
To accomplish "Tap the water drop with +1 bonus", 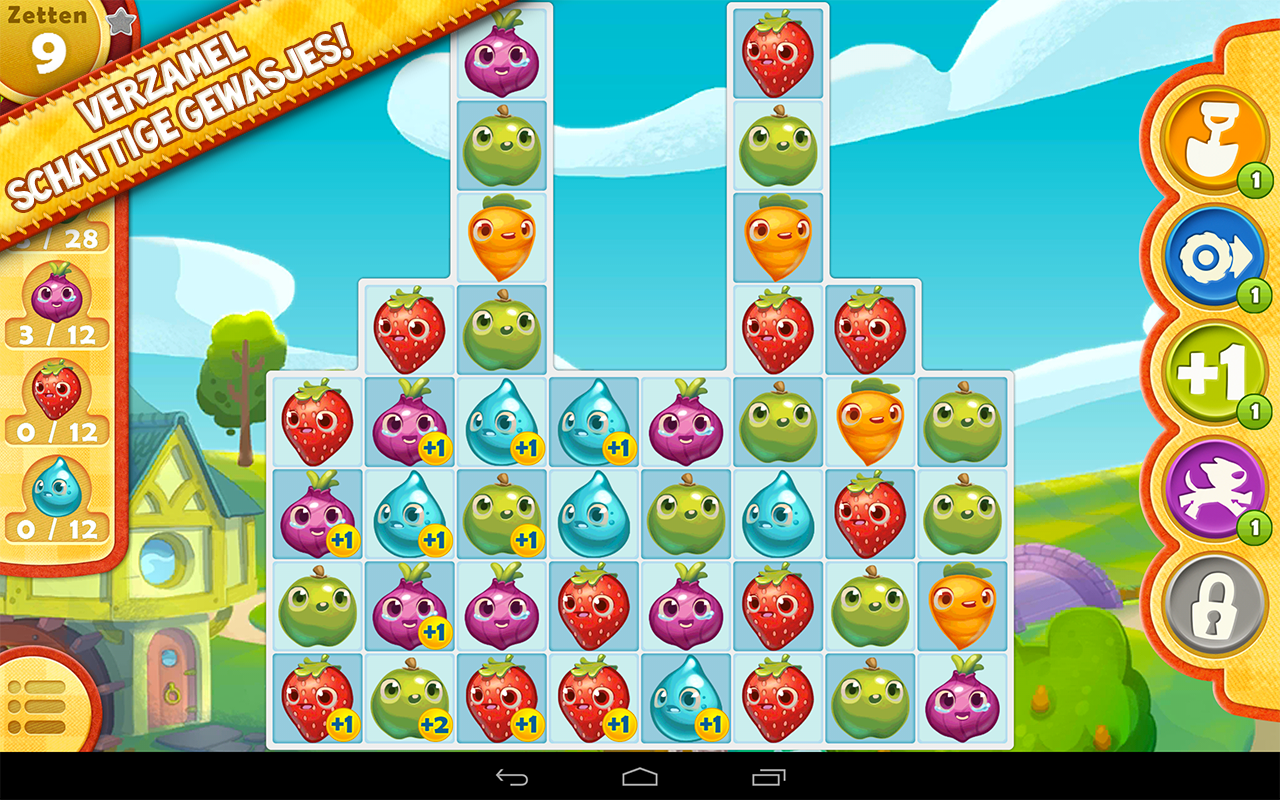I will coord(593,420).
